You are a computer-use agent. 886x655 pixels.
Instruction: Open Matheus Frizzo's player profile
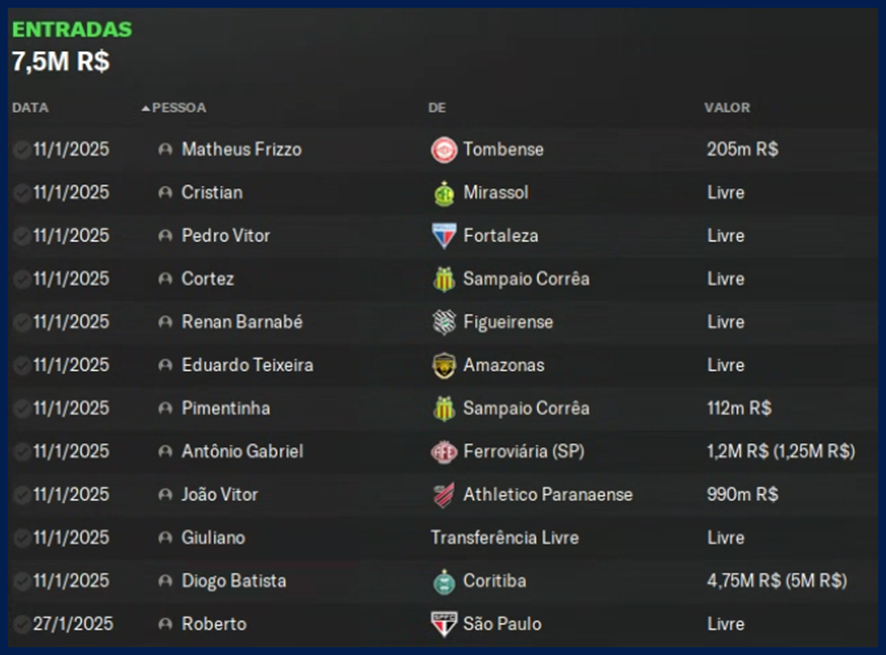click(x=241, y=150)
